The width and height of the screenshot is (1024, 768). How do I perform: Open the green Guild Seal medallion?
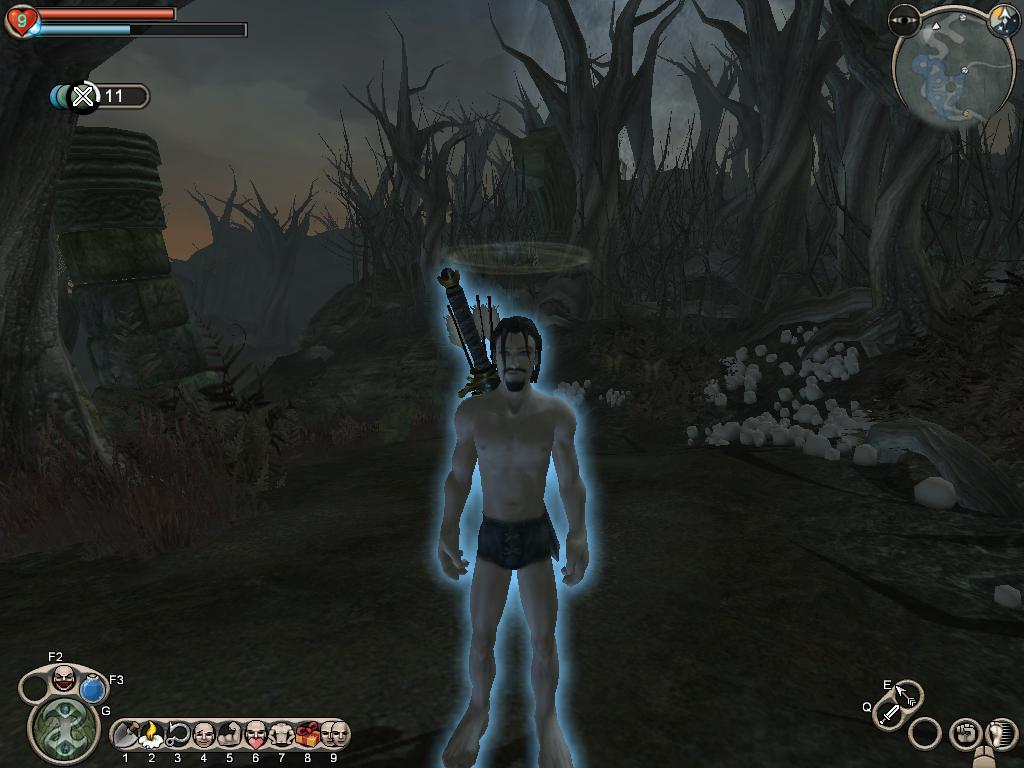(x=64, y=728)
